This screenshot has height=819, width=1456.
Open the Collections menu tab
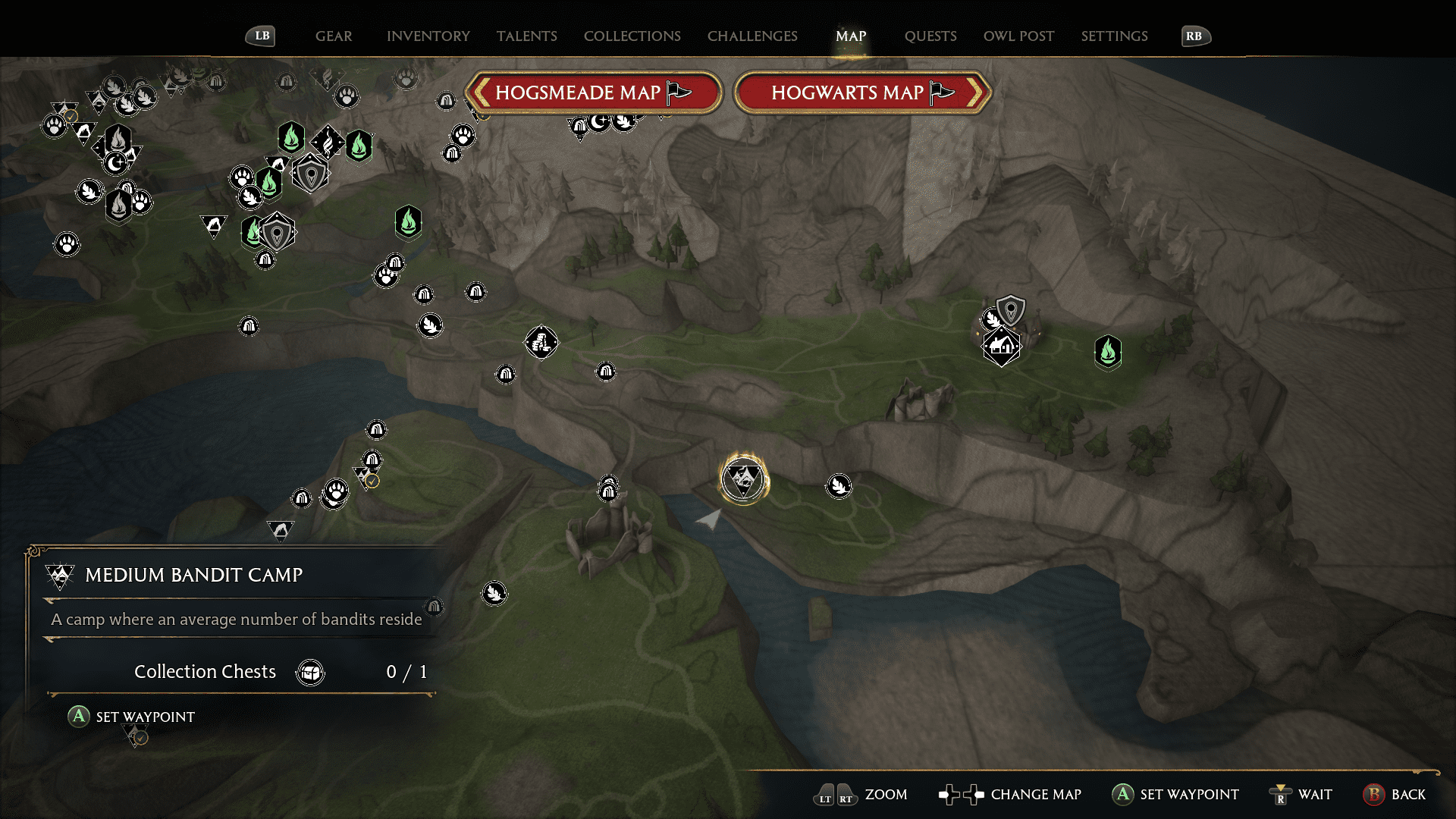pos(632,36)
